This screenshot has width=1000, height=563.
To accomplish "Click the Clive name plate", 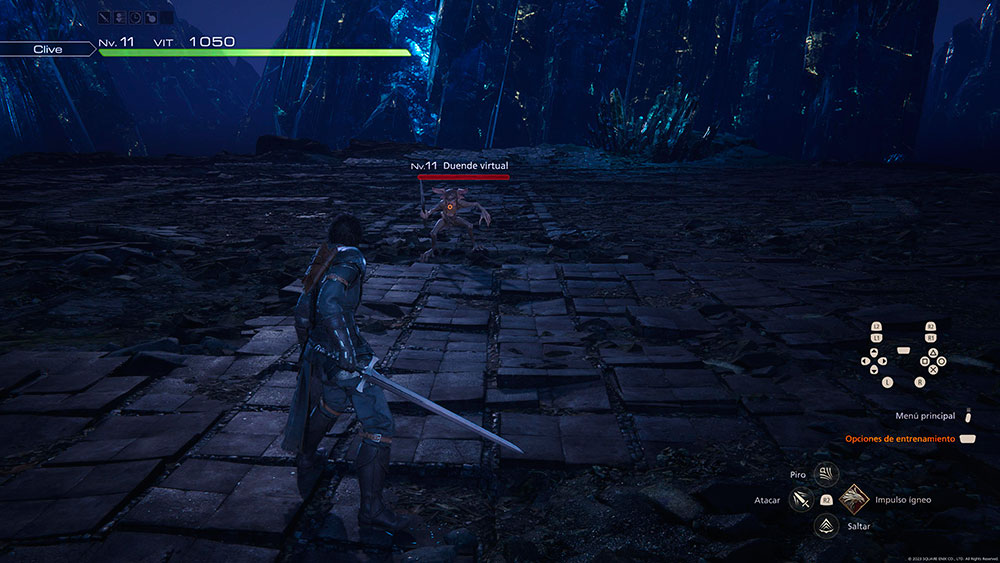I will click(x=48, y=47).
